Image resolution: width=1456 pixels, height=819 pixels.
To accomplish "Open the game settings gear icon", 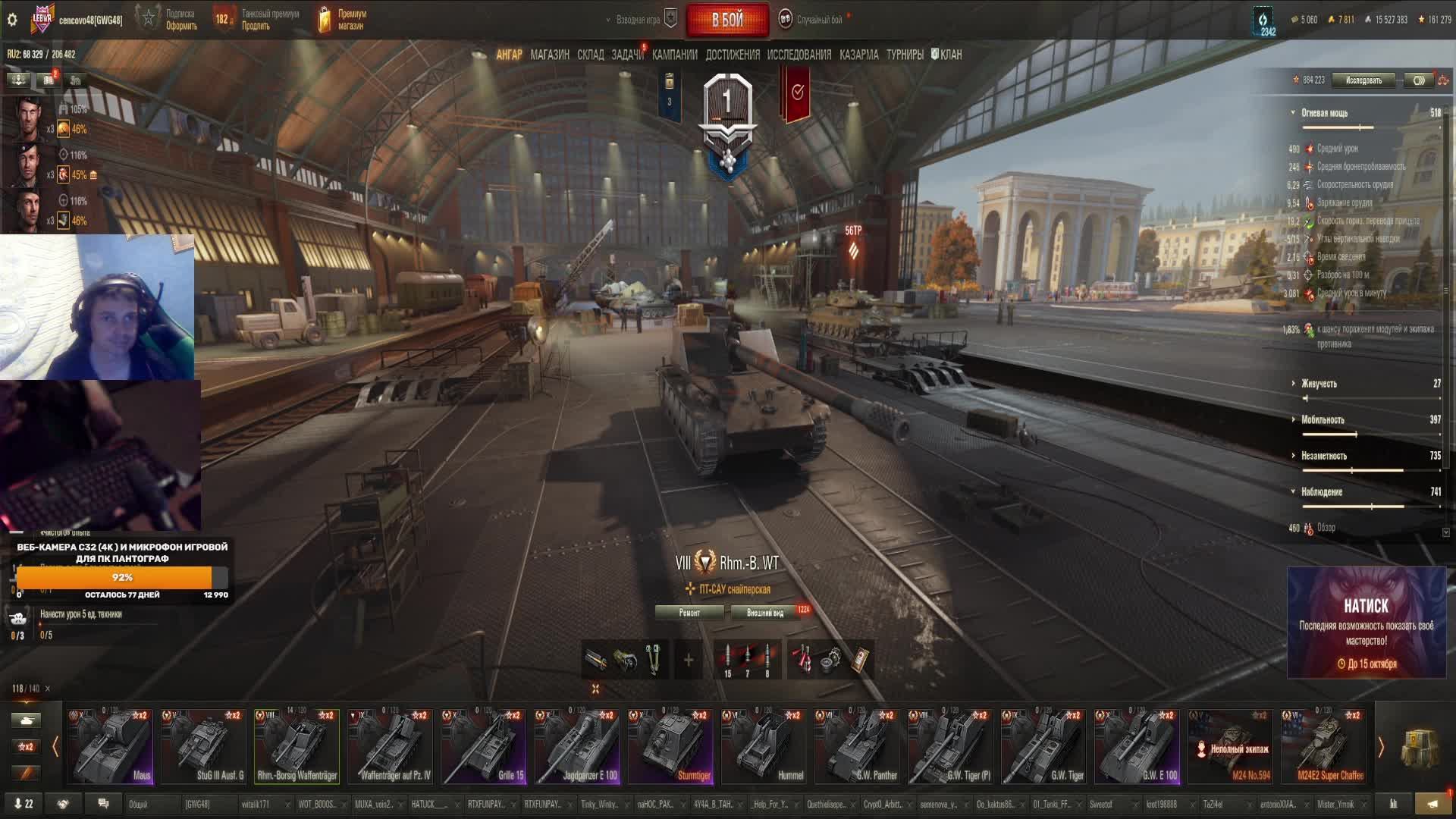I will pos(12,20).
